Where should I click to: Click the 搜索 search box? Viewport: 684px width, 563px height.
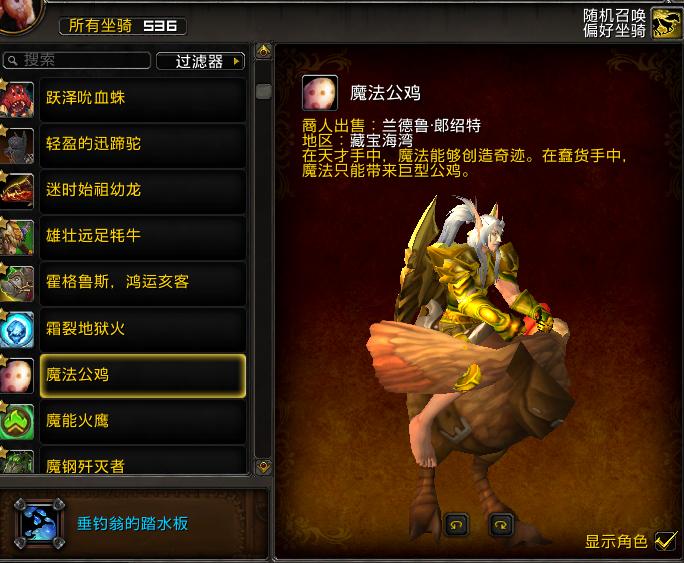(80, 61)
